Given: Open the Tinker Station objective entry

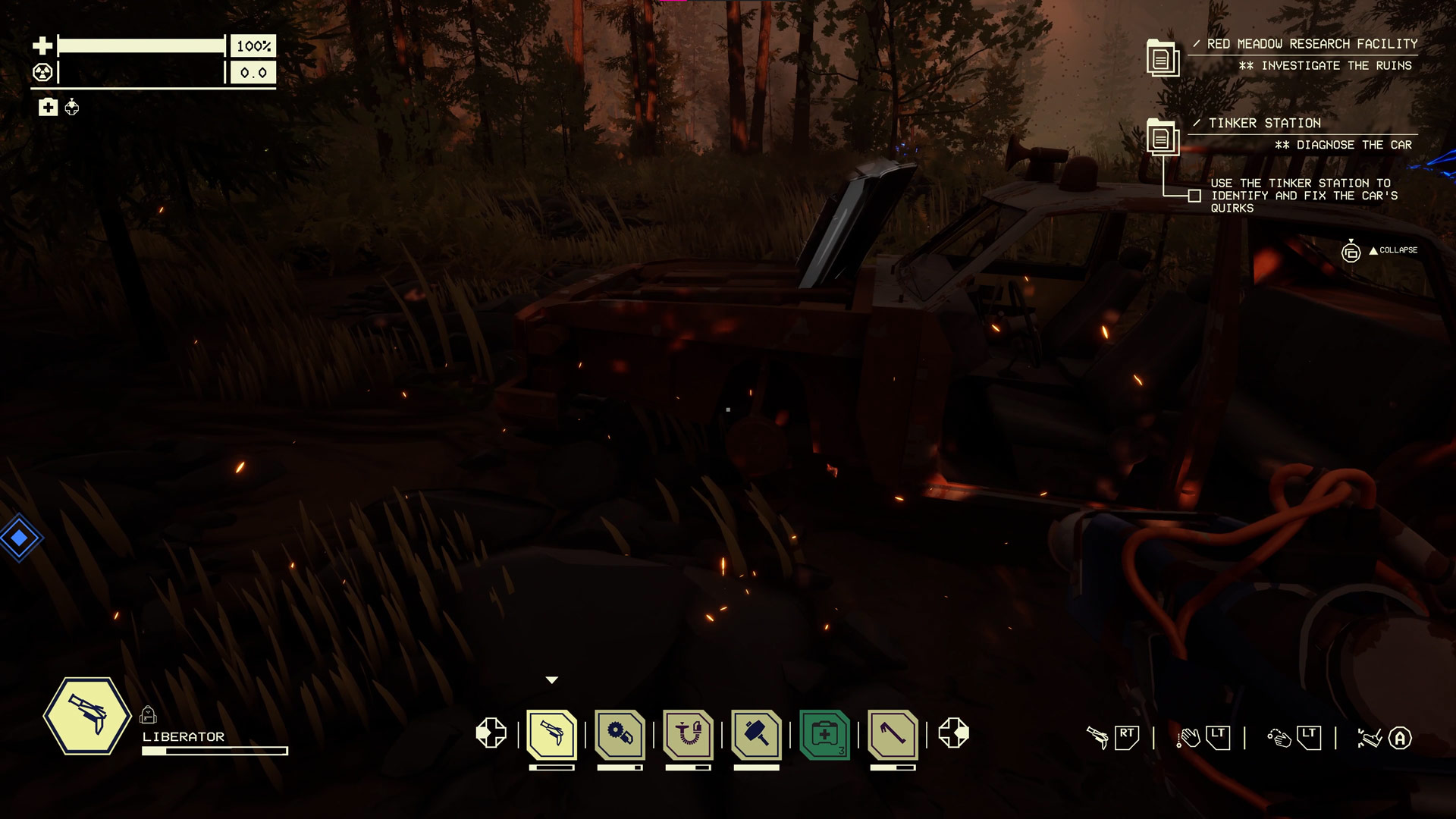Looking at the screenshot, I should 1264,123.
